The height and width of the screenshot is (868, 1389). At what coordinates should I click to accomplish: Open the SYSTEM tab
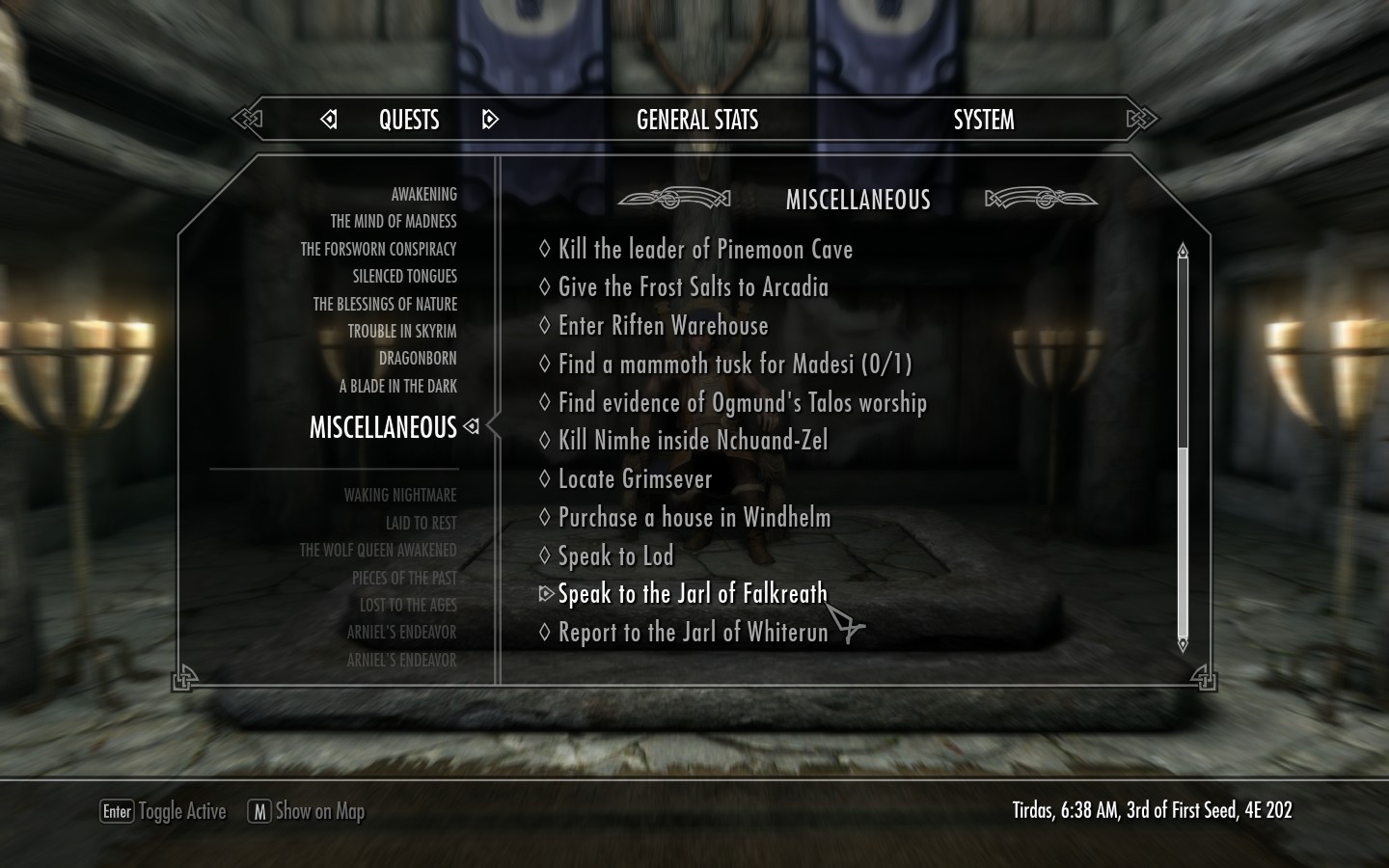click(983, 119)
